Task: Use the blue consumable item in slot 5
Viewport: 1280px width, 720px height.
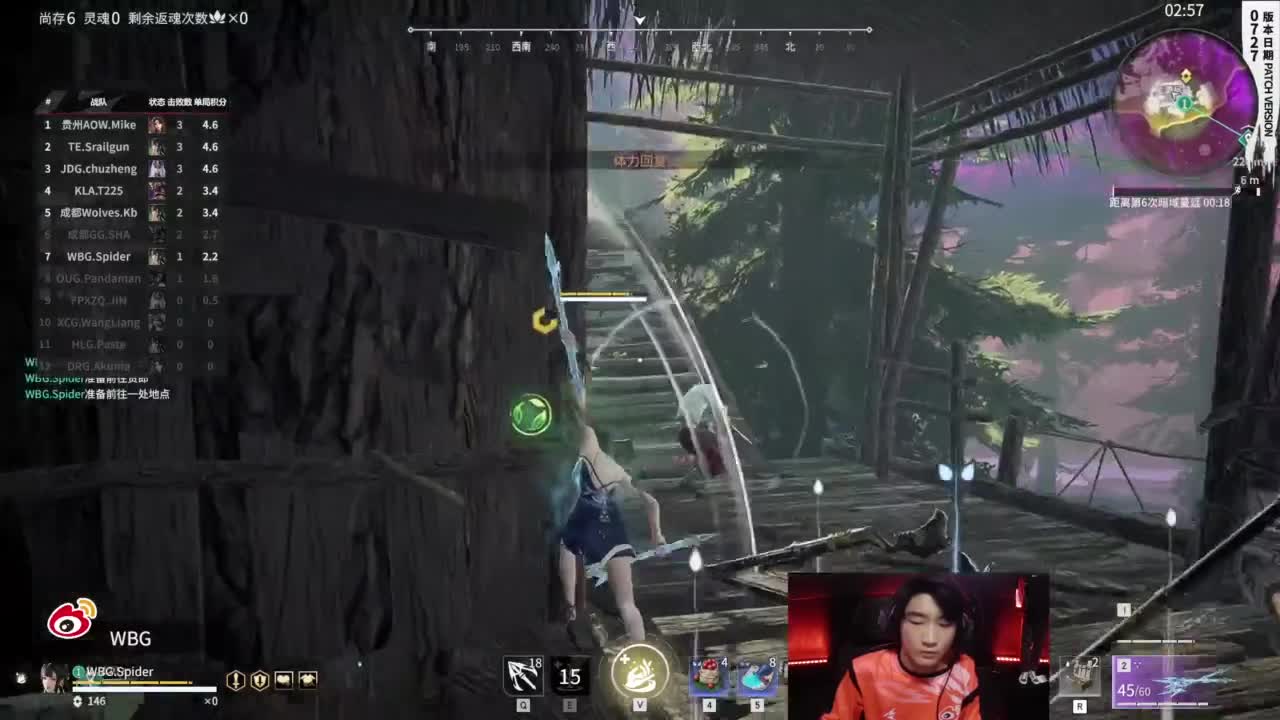Action: click(757, 677)
